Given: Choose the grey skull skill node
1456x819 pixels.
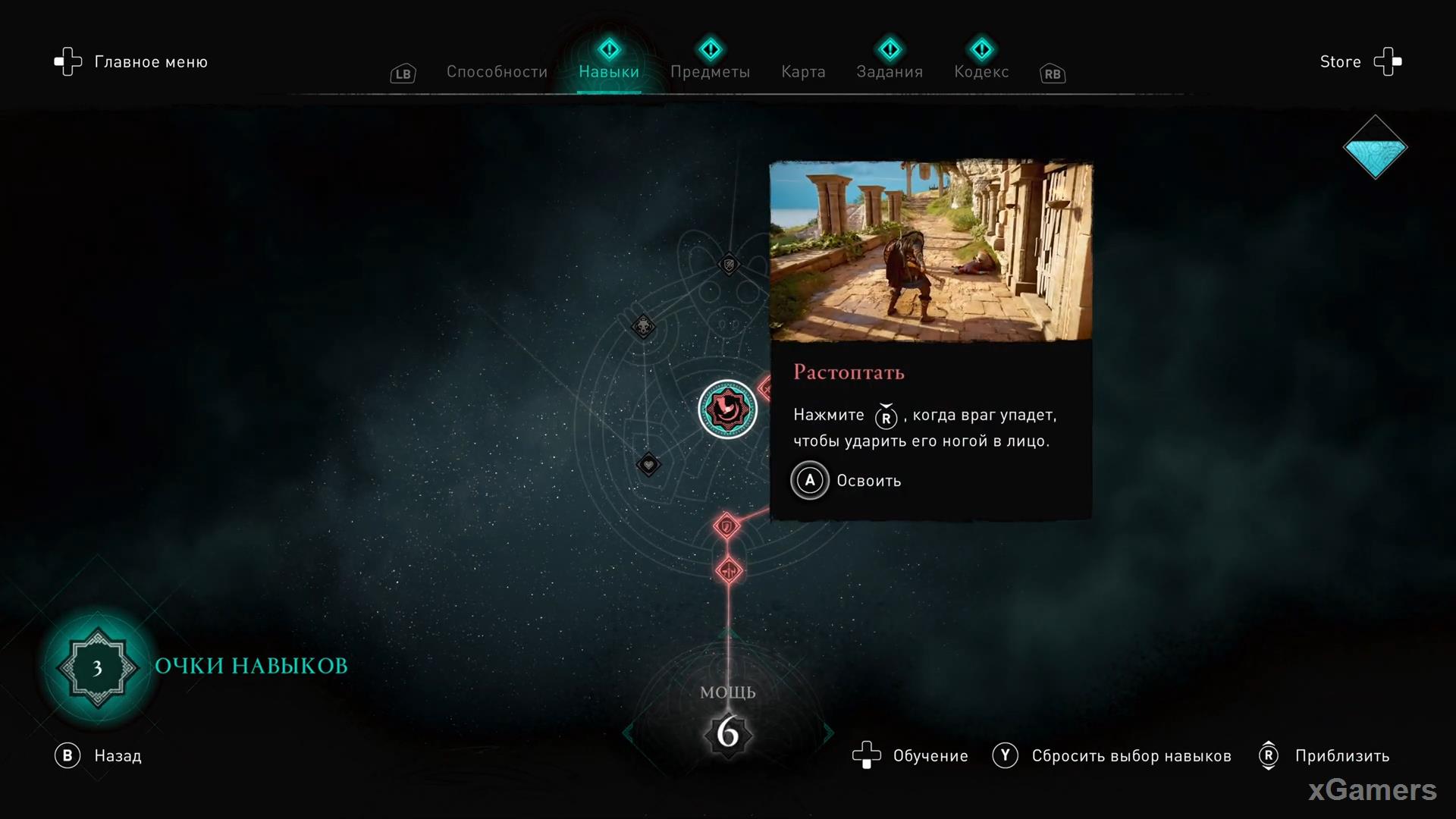Looking at the screenshot, I should click(x=643, y=327).
